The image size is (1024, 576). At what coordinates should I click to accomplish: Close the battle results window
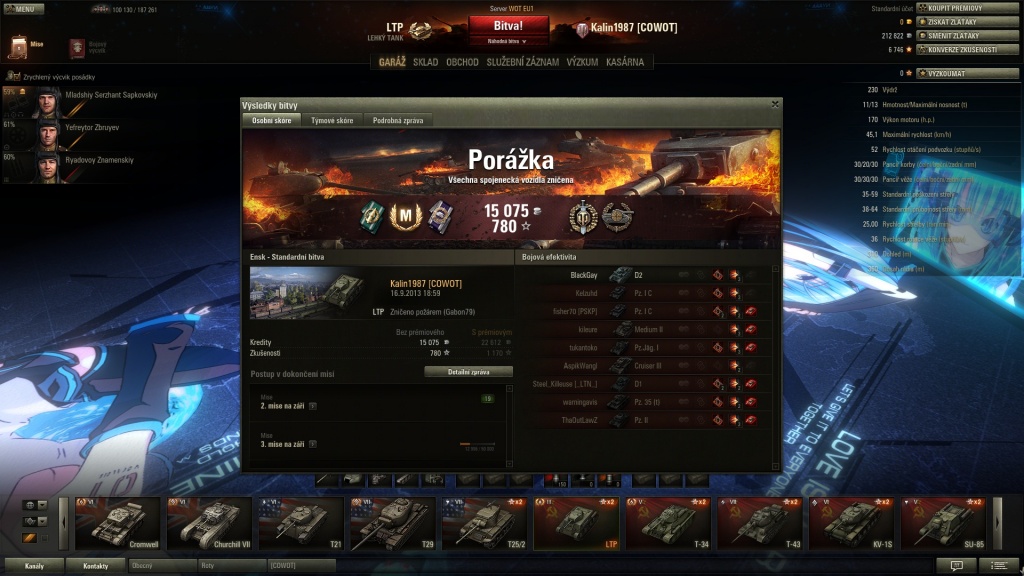(x=775, y=104)
